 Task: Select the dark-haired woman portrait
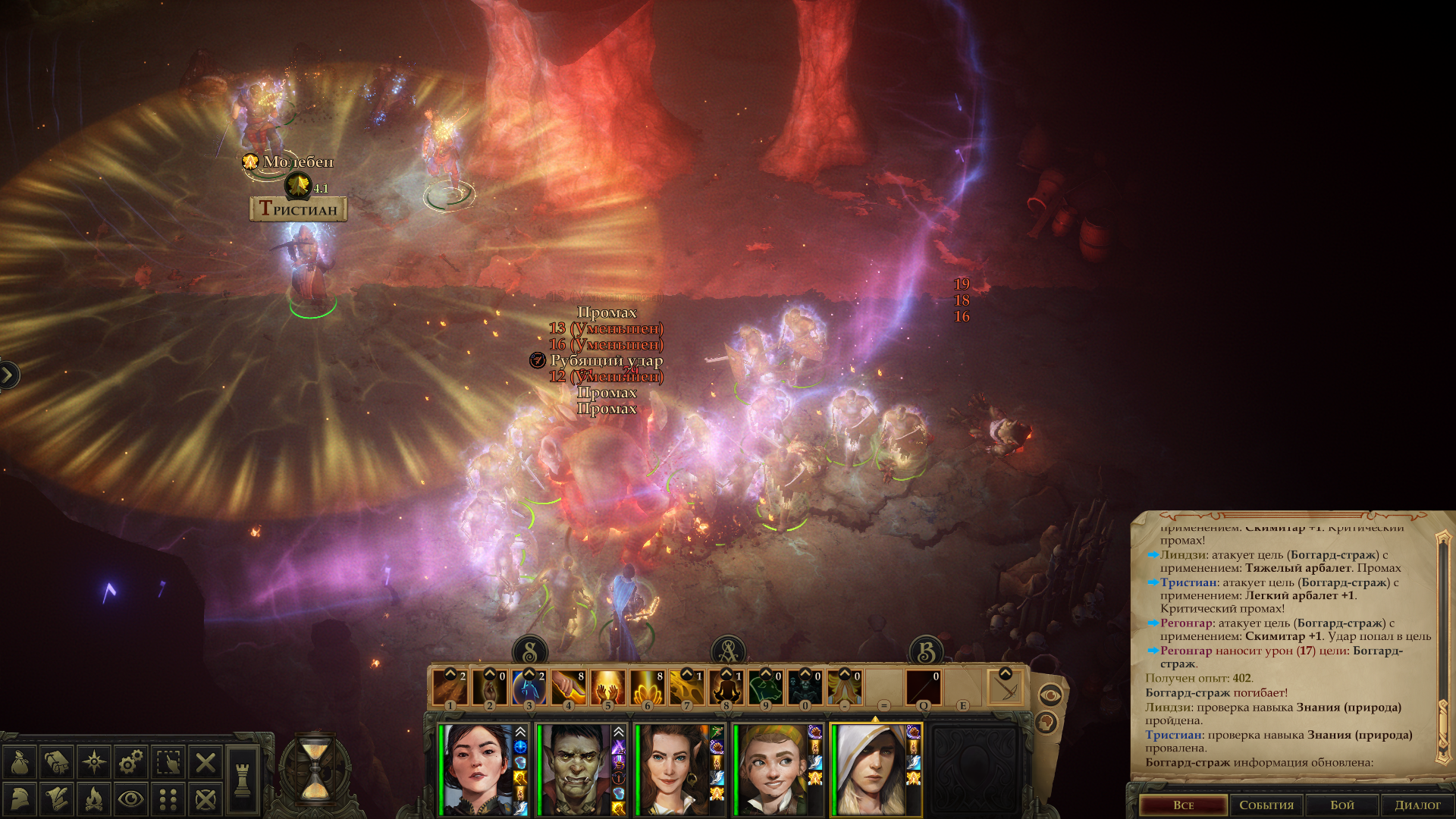pyautogui.click(x=477, y=769)
